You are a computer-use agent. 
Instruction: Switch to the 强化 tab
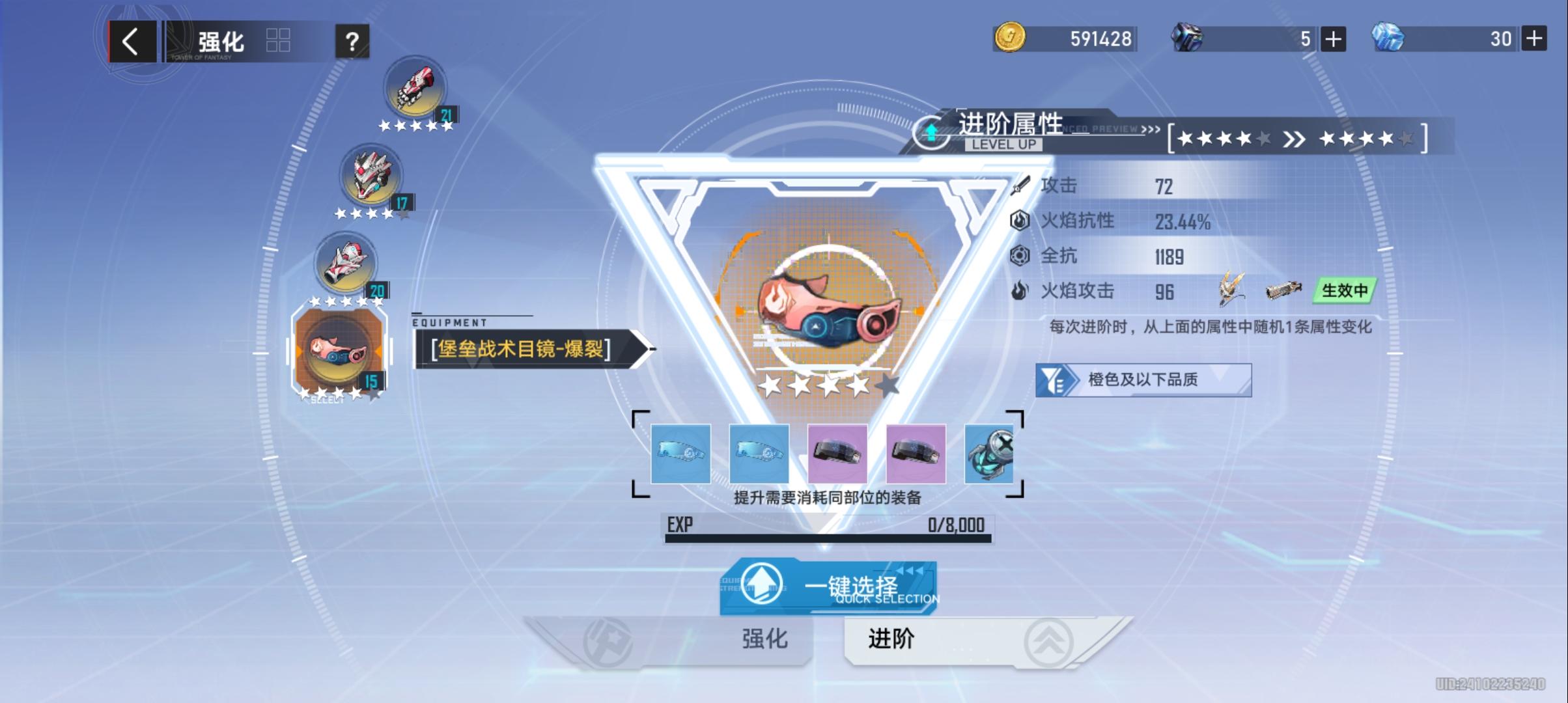pyautogui.click(x=765, y=639)
